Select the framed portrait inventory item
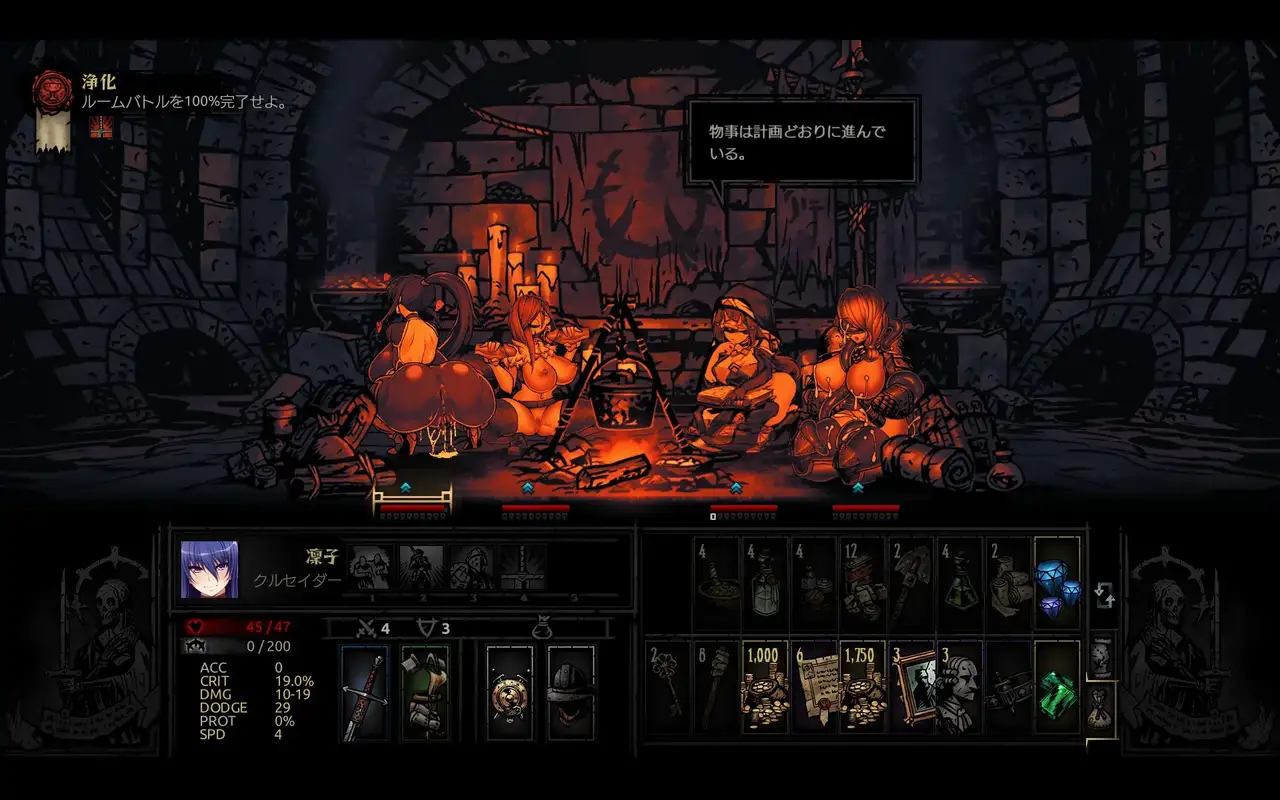The height and width of the screenshot is (800, 1280). click(x=912, y=686)
